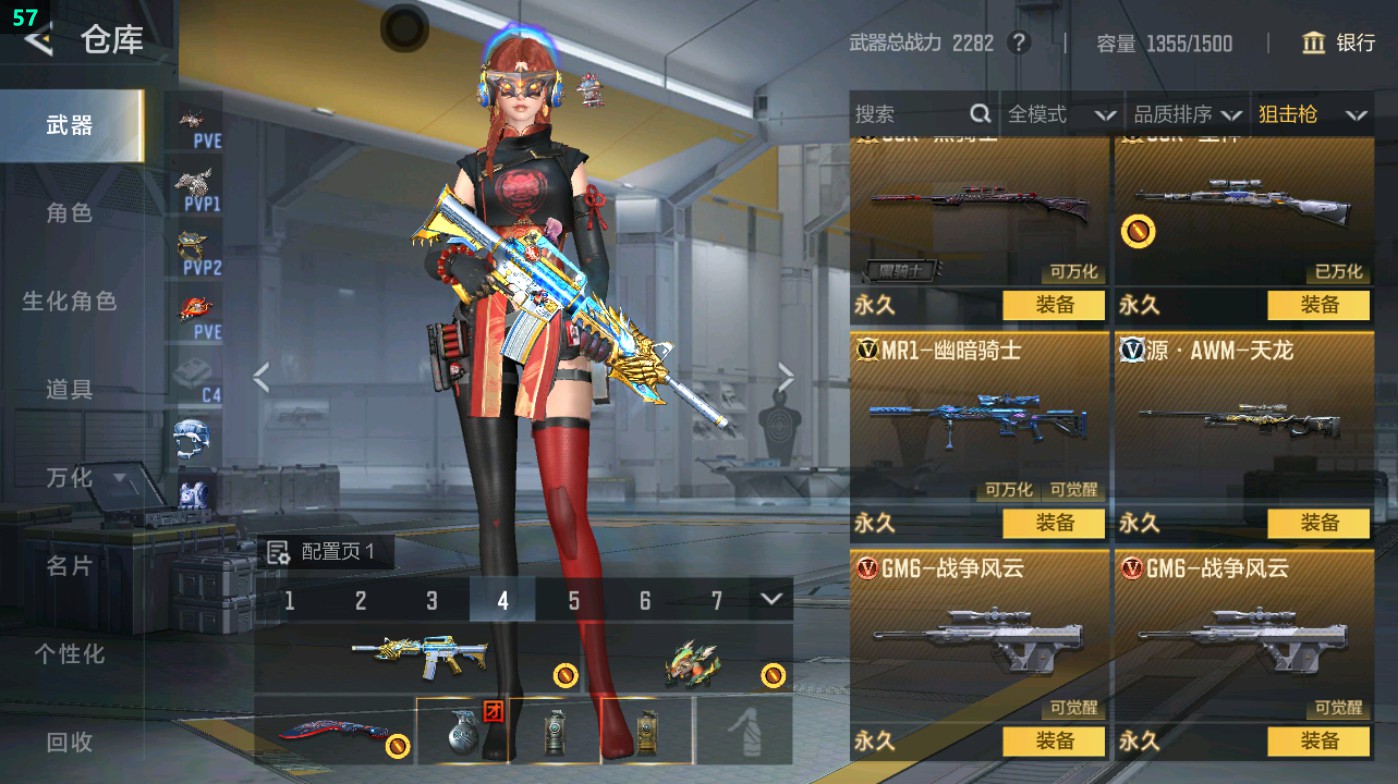Go back using the top-left arrow
The height and width of the screenshot is (784, 1398).
tap(38, 40)
